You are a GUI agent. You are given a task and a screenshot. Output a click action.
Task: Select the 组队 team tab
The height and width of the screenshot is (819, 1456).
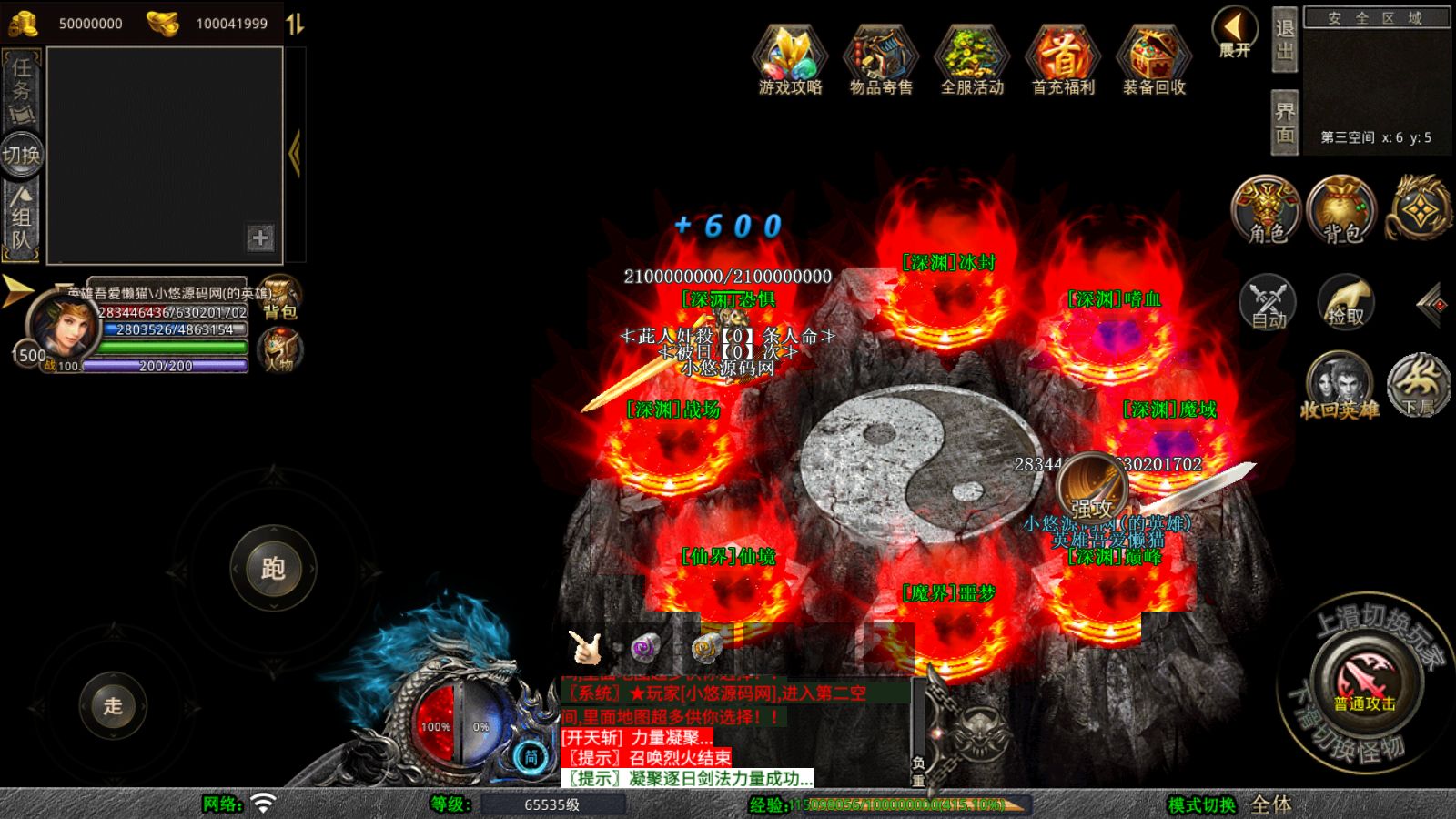coord(22,218)
